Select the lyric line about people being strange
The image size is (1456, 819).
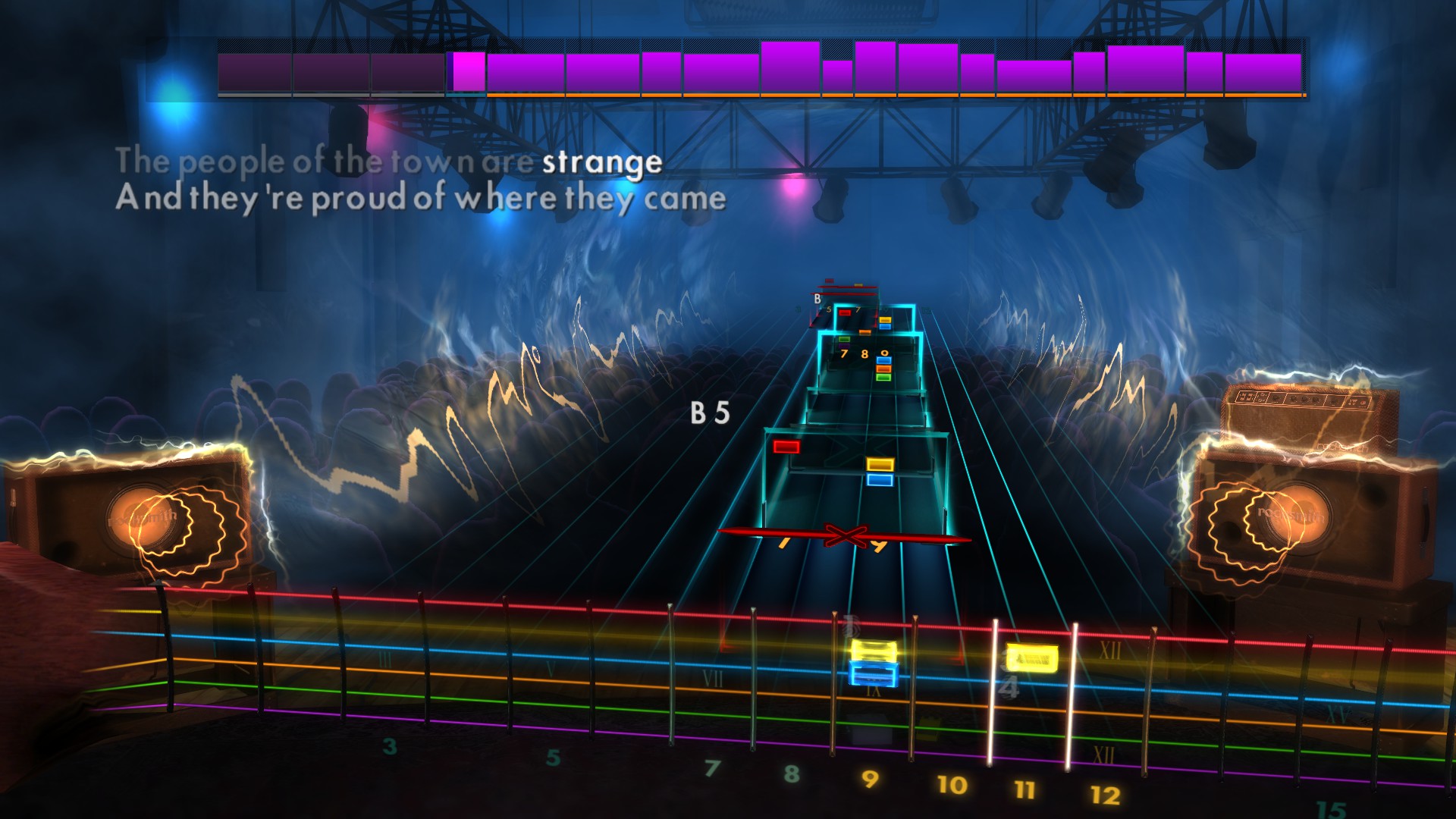point(391,161)
